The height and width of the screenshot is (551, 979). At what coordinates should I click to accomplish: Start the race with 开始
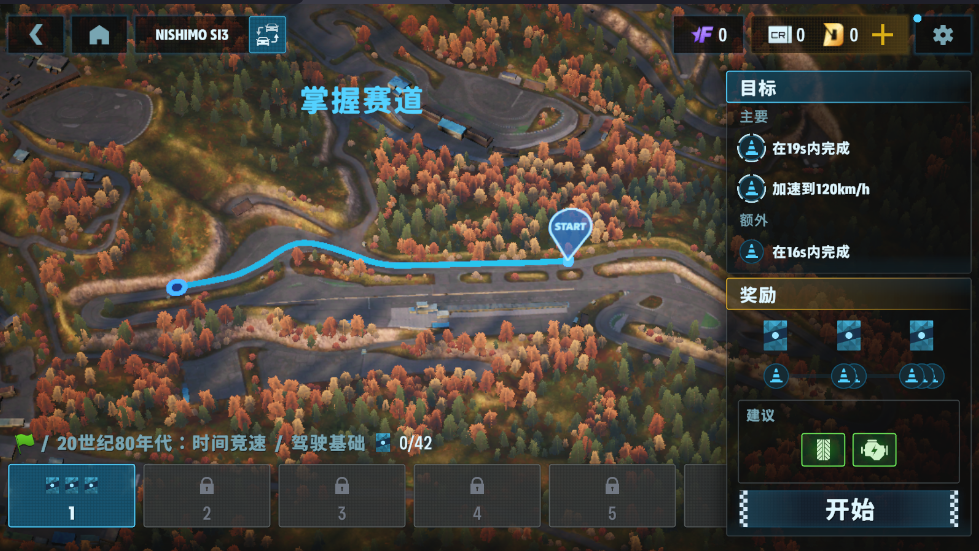click(849, 509)
